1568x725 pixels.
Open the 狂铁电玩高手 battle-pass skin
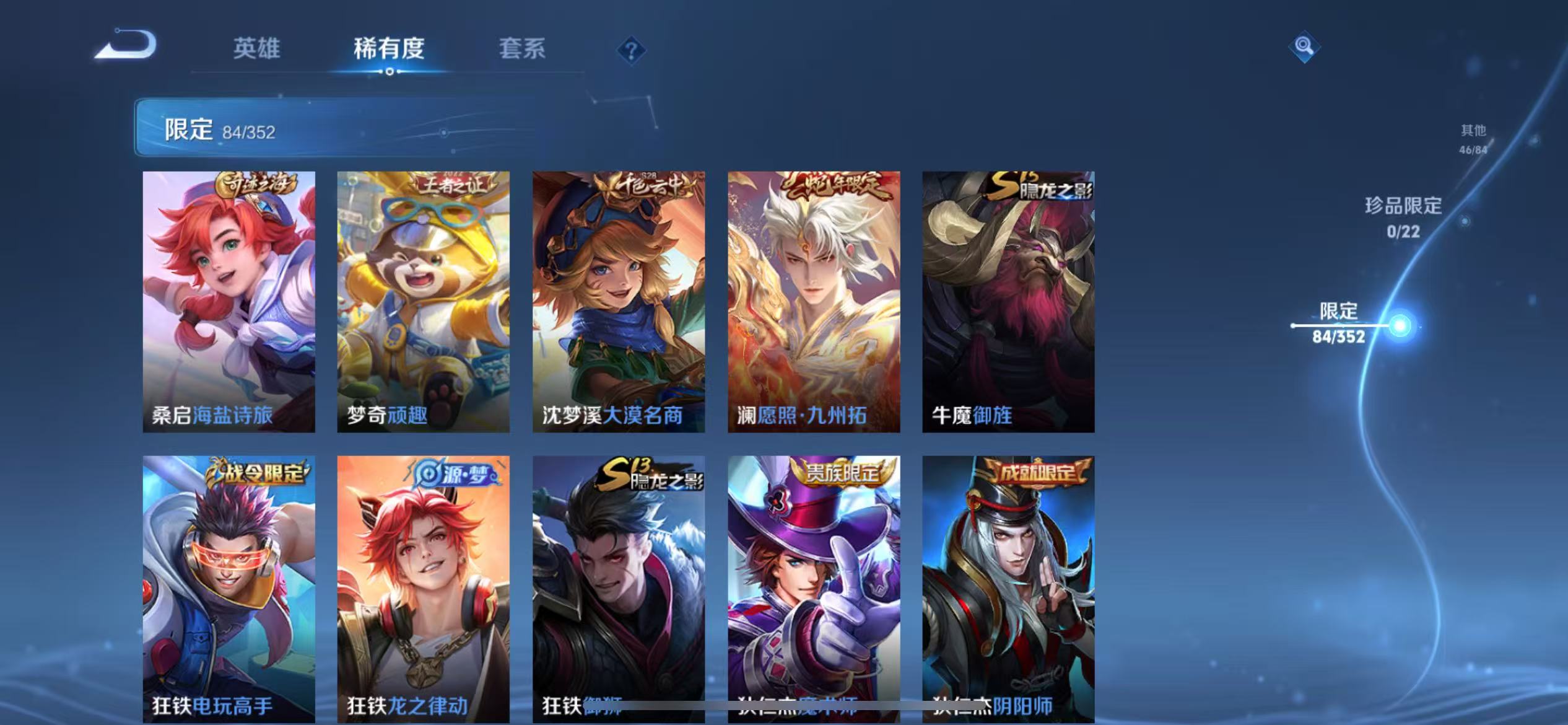click(x=228, y=589)
